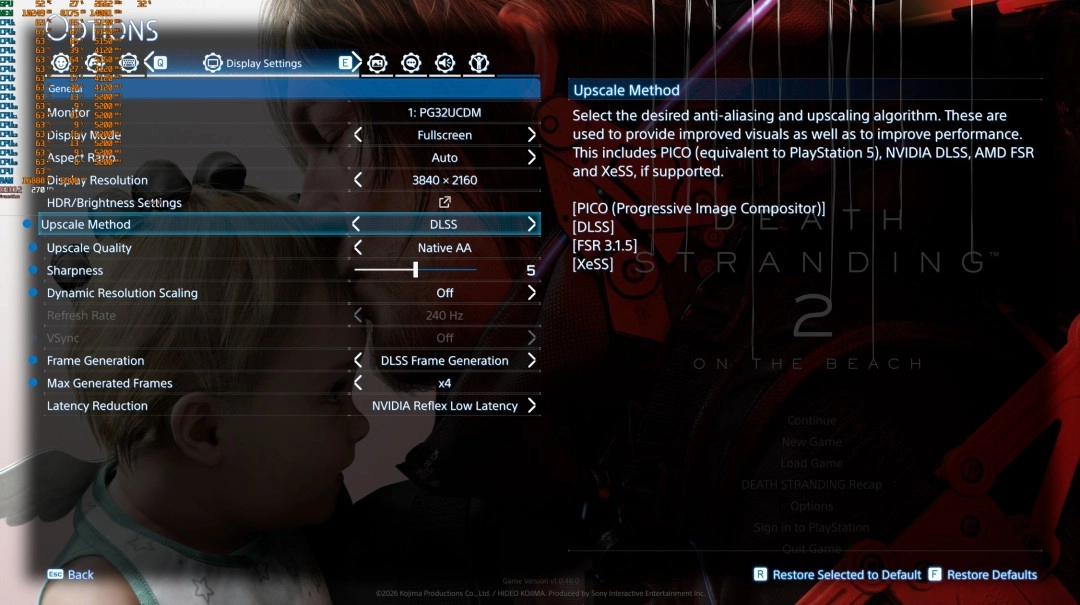Toggle Dynamic Resolution Scaling with its right arrow
Screen dimensions: 1080x605
(x=531, y=293)
